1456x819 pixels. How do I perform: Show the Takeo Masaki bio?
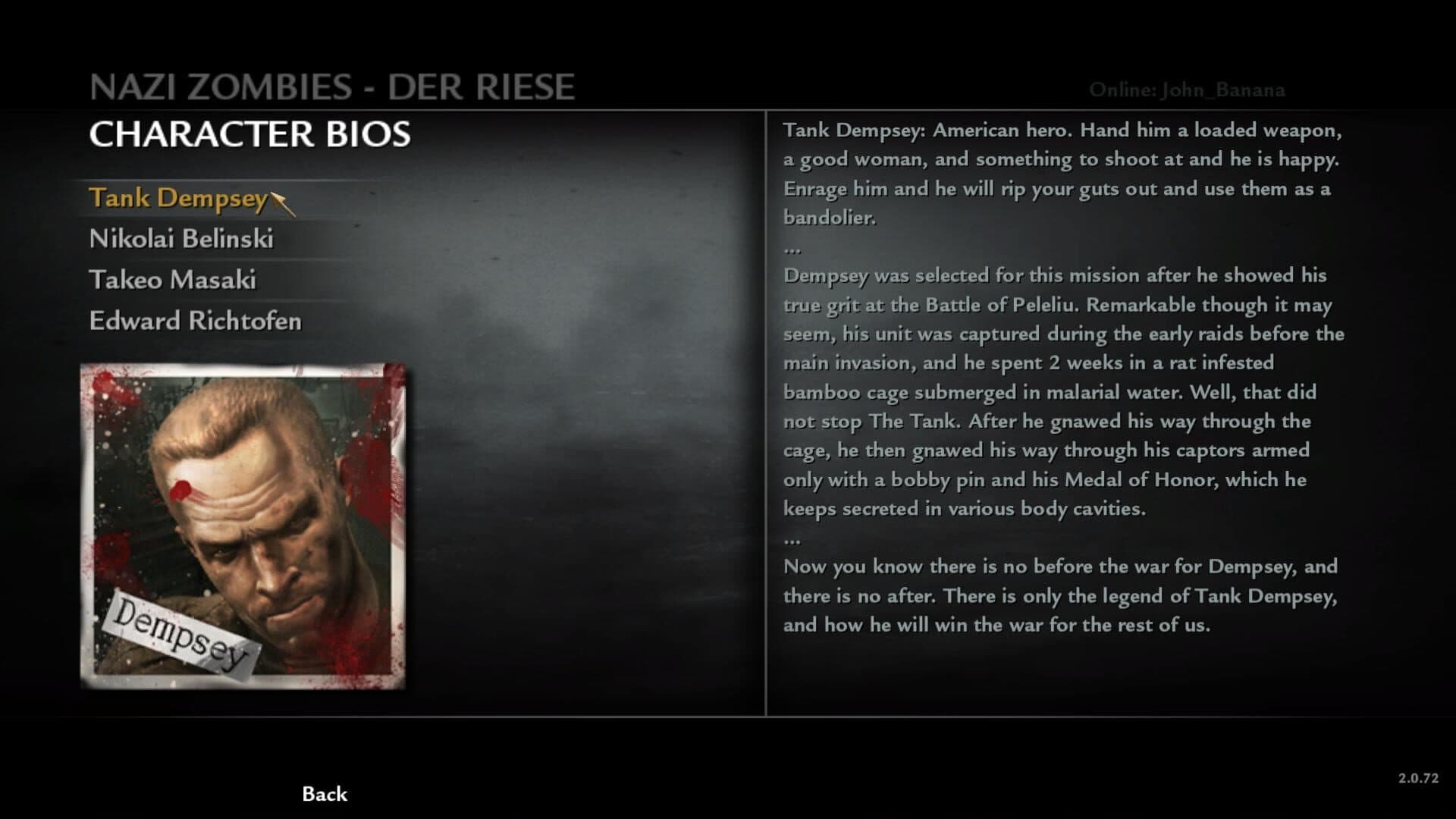(x=173, y=281)
